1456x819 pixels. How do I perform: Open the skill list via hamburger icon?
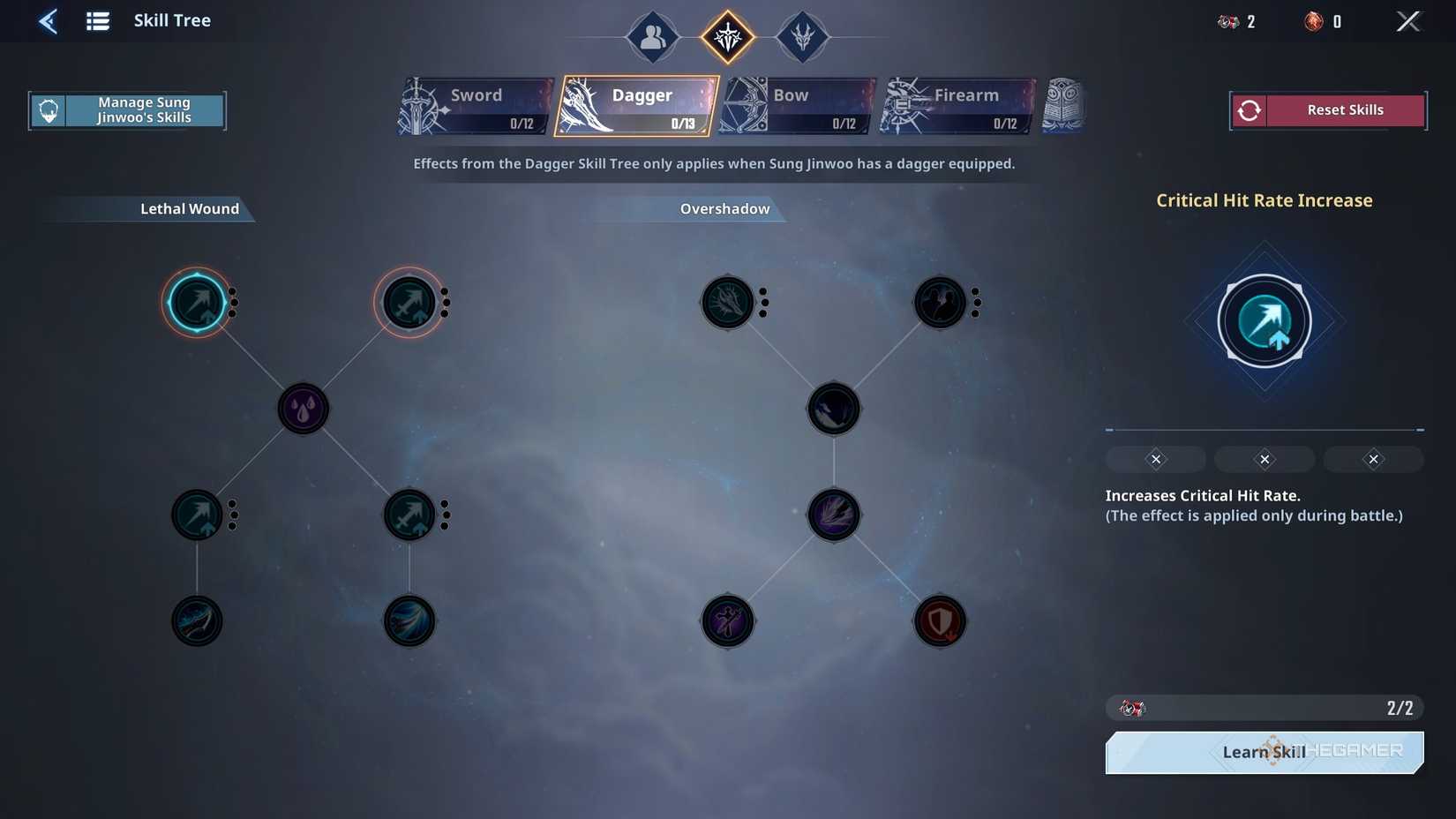(97, 20)
